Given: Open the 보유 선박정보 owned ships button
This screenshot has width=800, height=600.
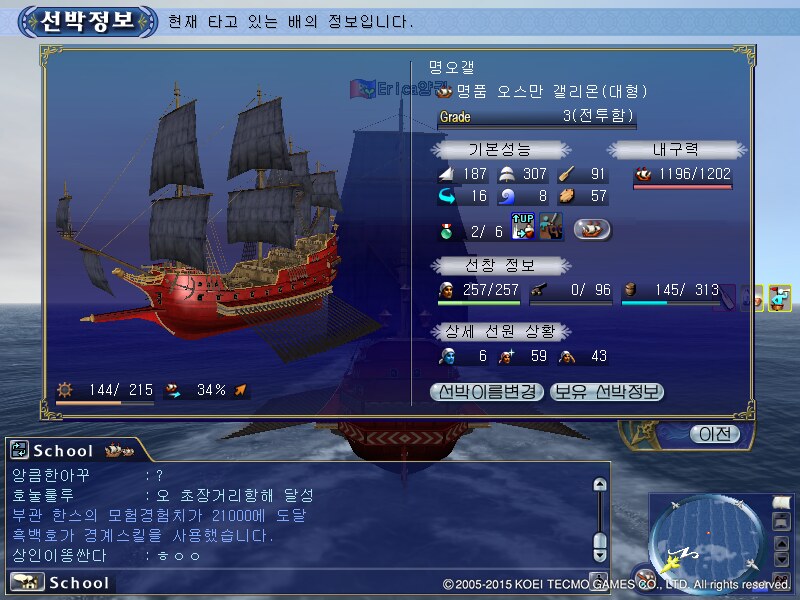Looking at the screenshot, I should (x=607, y=392).
